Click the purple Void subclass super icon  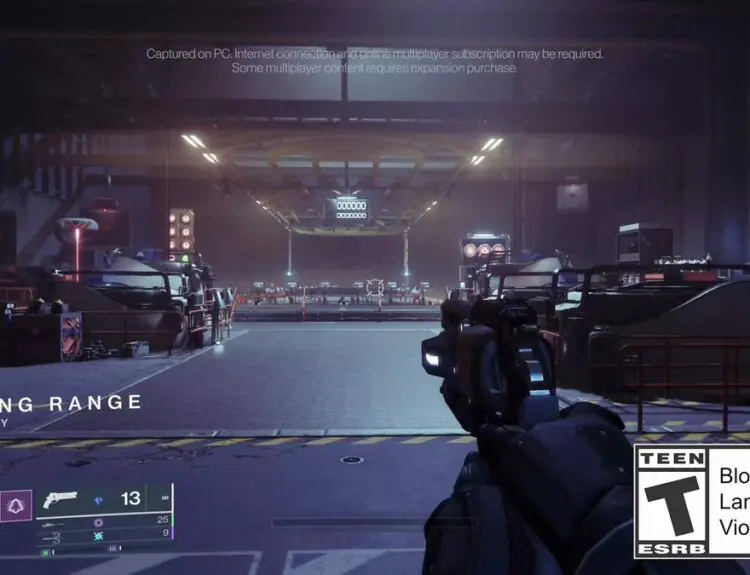point(16,506)
